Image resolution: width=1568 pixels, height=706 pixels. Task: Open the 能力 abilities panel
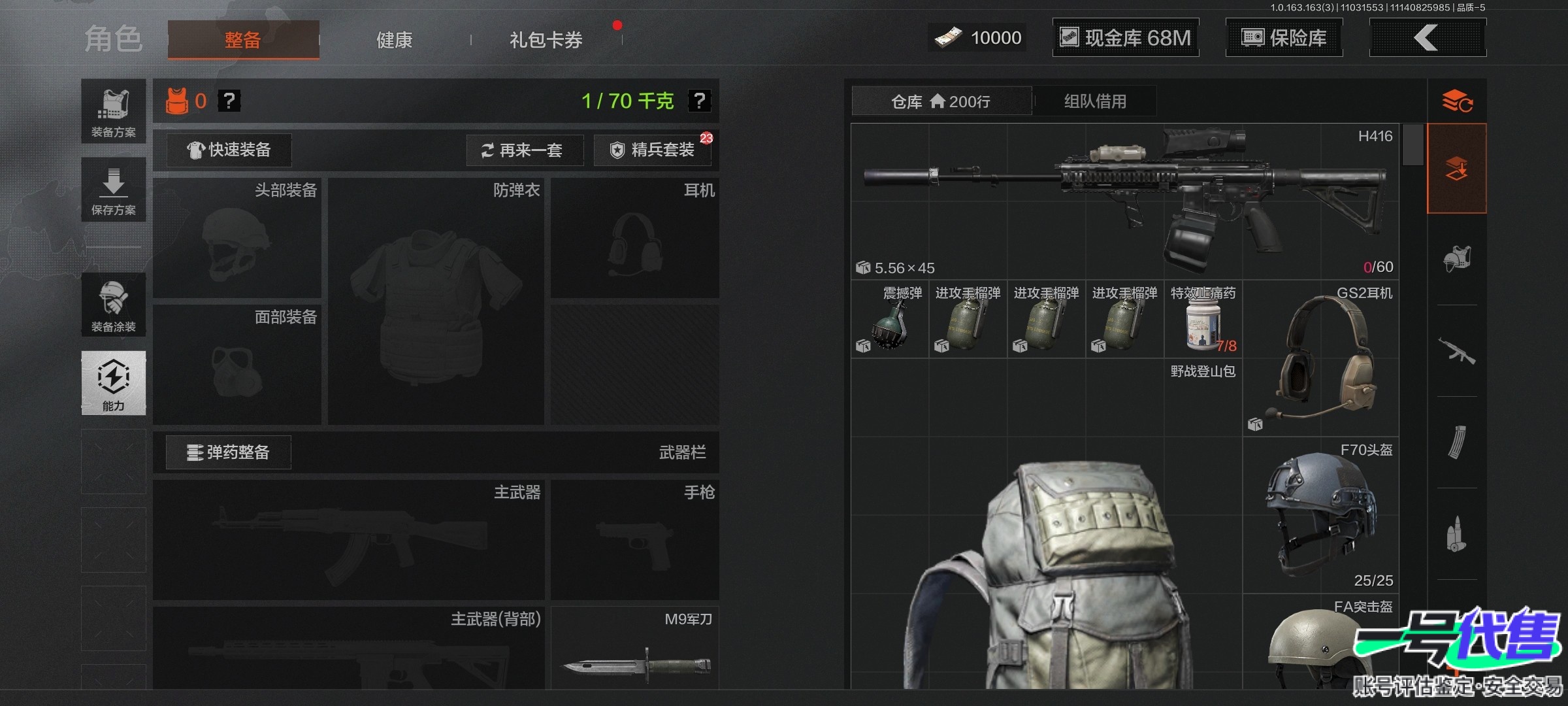coord(114,383)
